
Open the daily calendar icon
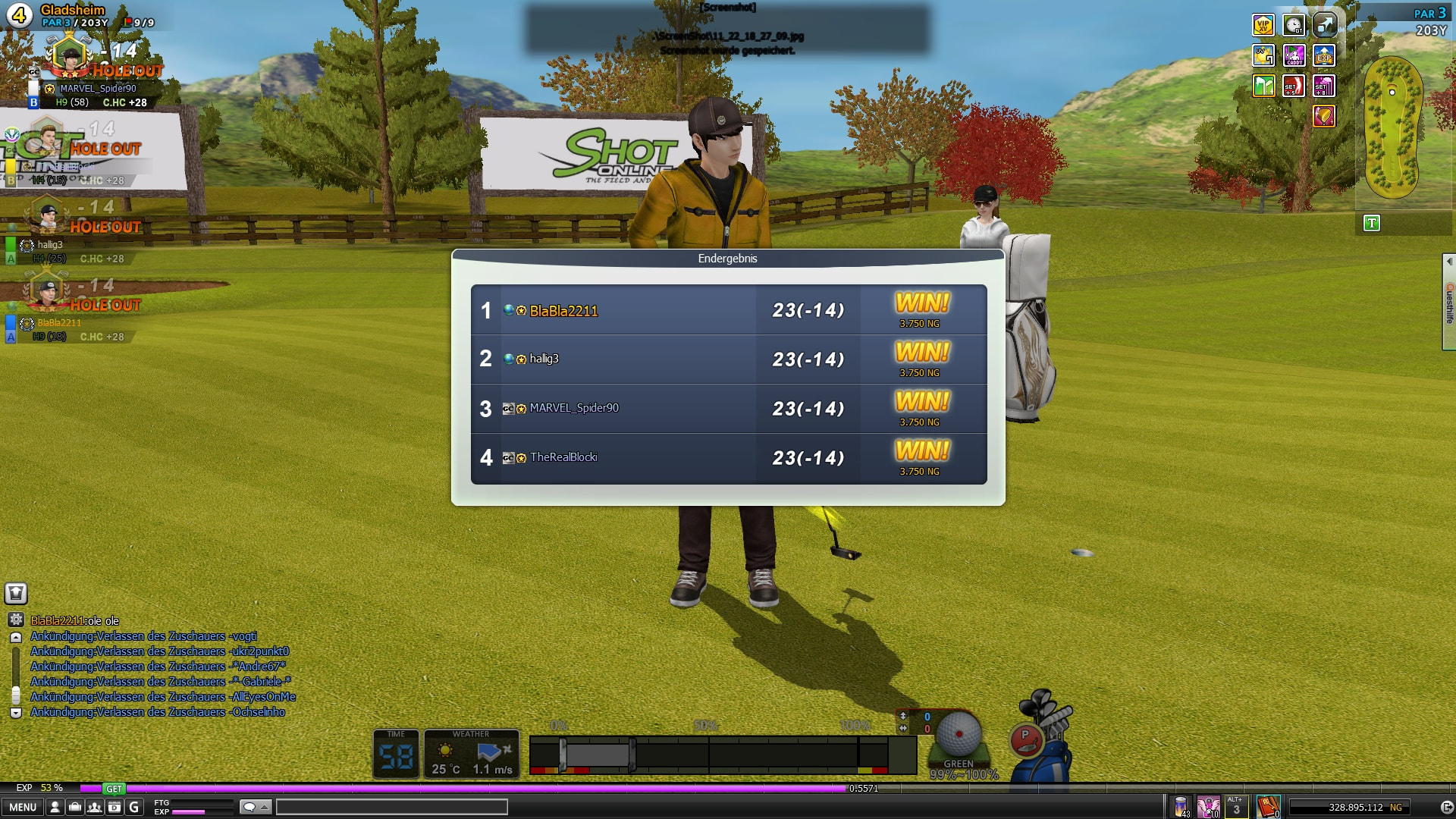tap(114, 807)
